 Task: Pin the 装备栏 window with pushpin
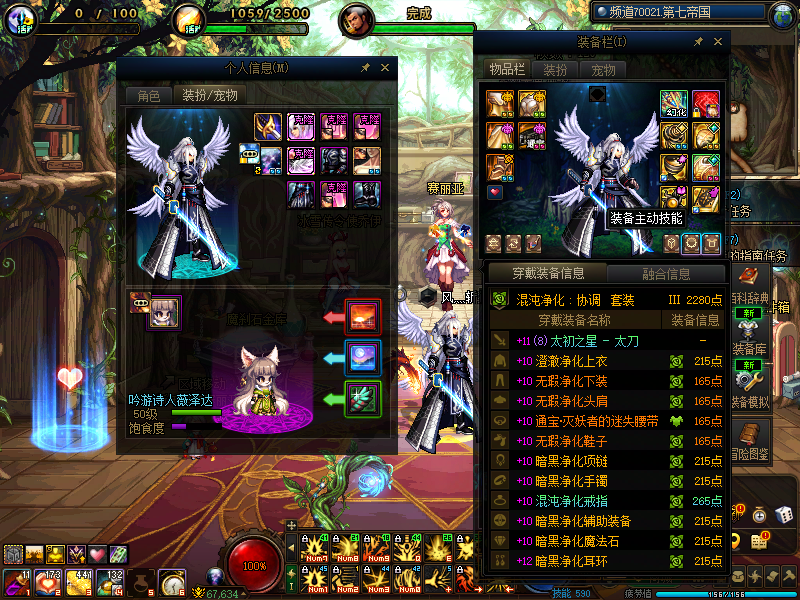pos(698,42)
